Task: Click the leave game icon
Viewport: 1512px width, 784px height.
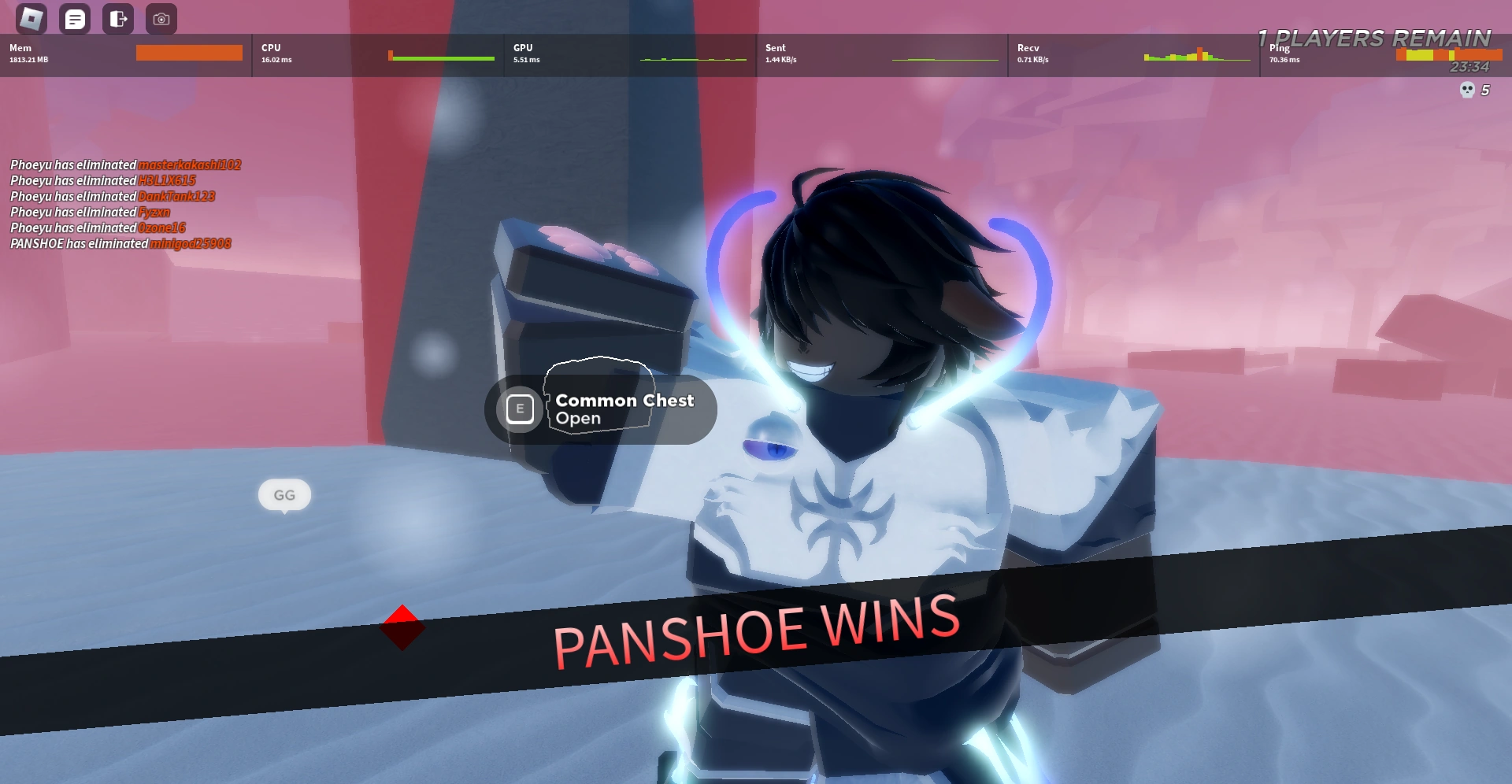Action: point(117,18)
